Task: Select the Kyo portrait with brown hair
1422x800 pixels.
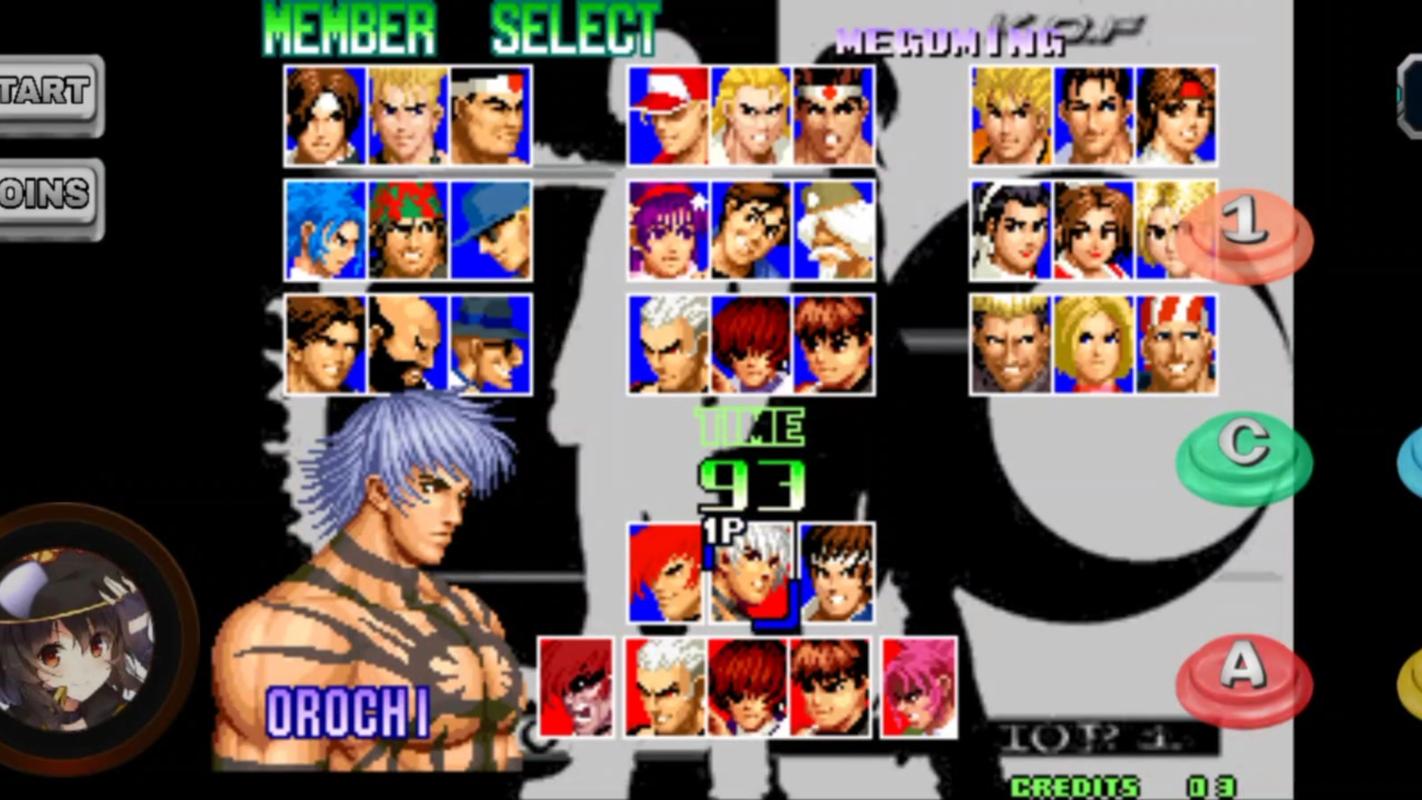Action: click(325, 115)
